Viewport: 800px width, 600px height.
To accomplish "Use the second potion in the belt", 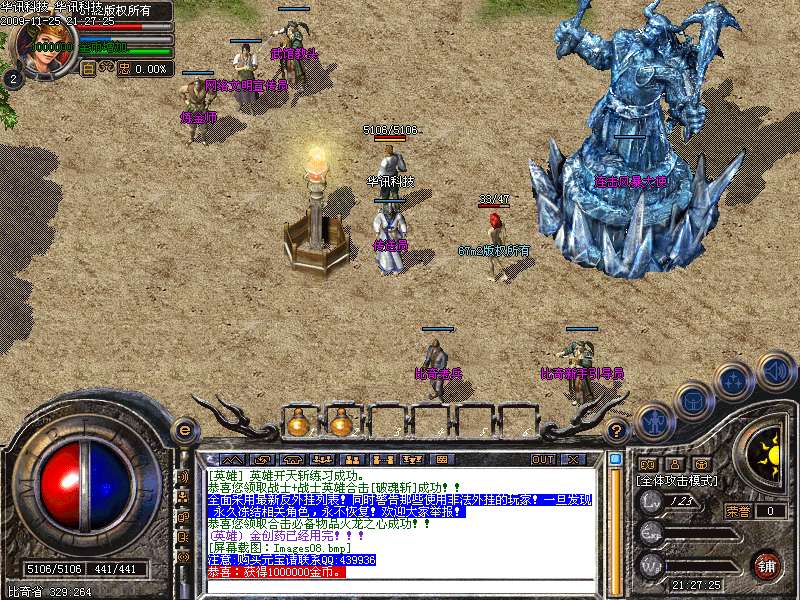I will (x=341, y=423).
